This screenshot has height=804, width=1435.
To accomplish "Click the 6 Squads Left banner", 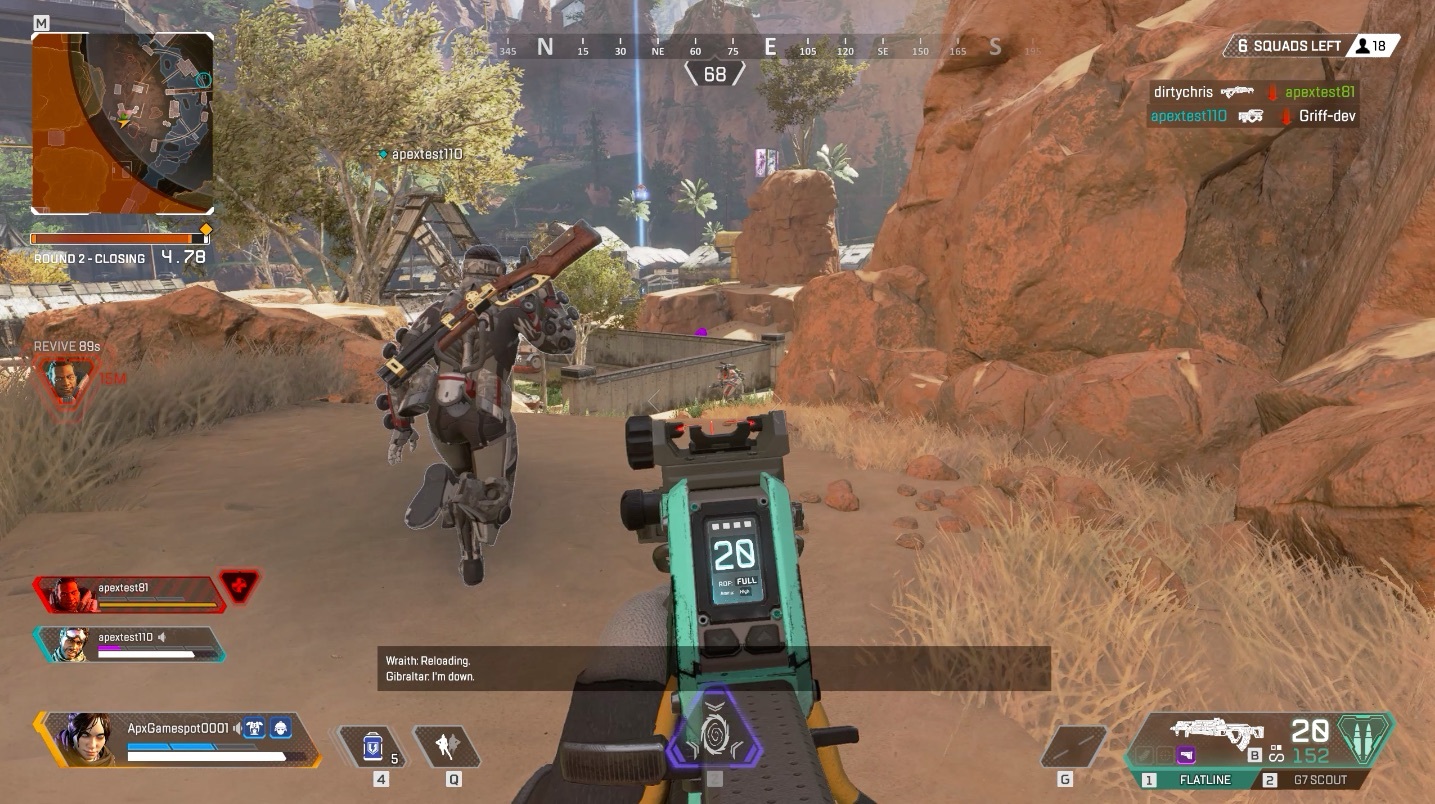I will 1286,45.
